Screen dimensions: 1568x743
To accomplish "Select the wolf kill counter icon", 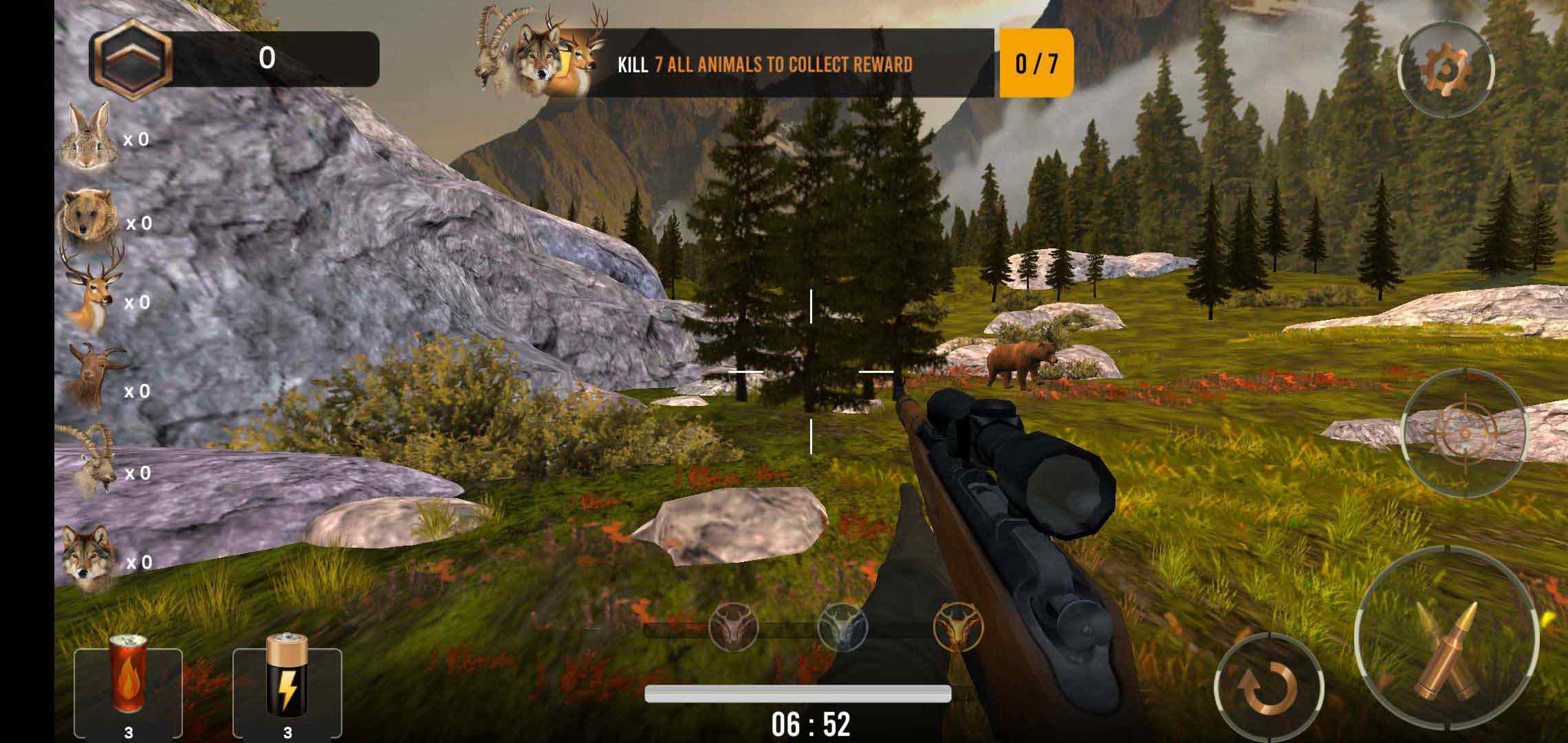I will coord(87,559).
